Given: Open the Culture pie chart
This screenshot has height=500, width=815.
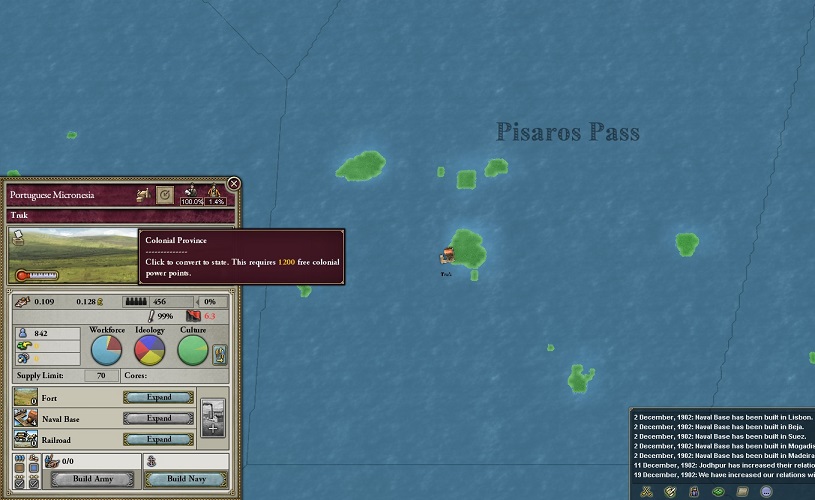Looking at the screenshot, I should coord(193,350).
